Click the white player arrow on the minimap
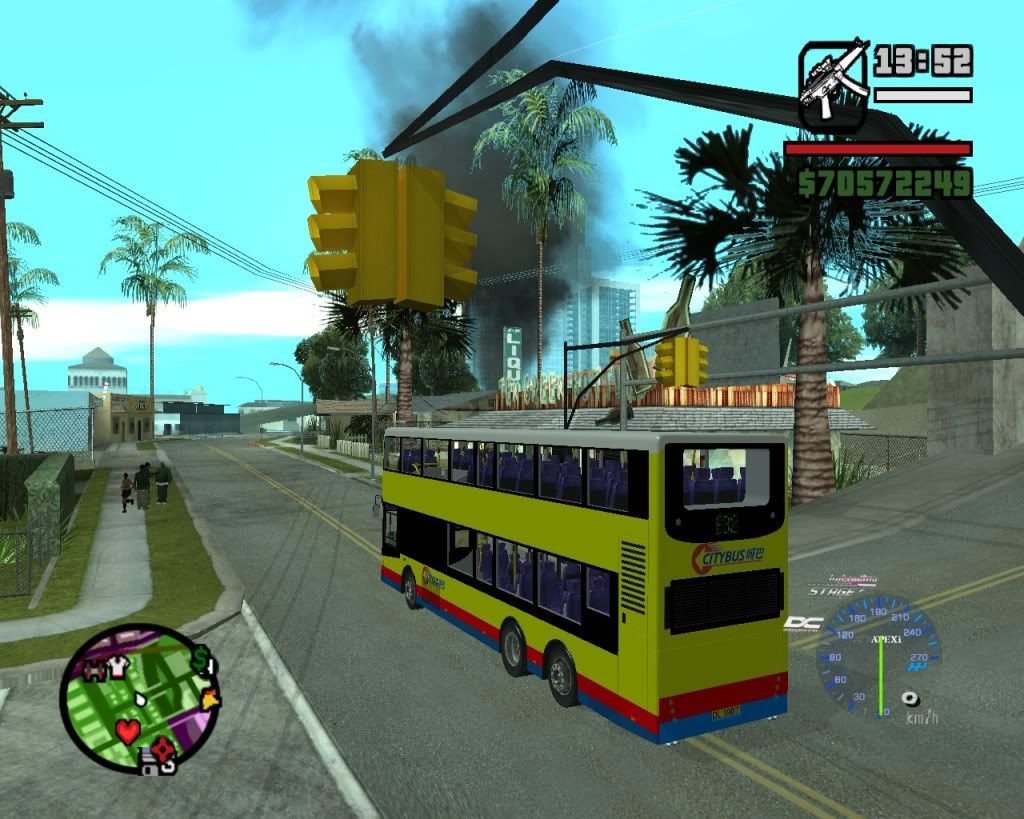The image size is (1024, 819). pyautogui.click(x=141, y=699)
